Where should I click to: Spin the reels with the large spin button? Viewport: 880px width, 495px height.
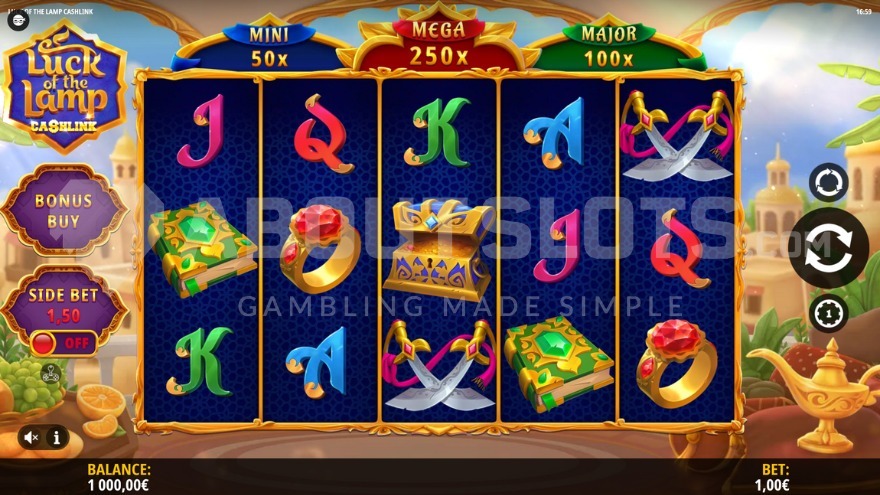pyautogui.click(x=828, y=248)
